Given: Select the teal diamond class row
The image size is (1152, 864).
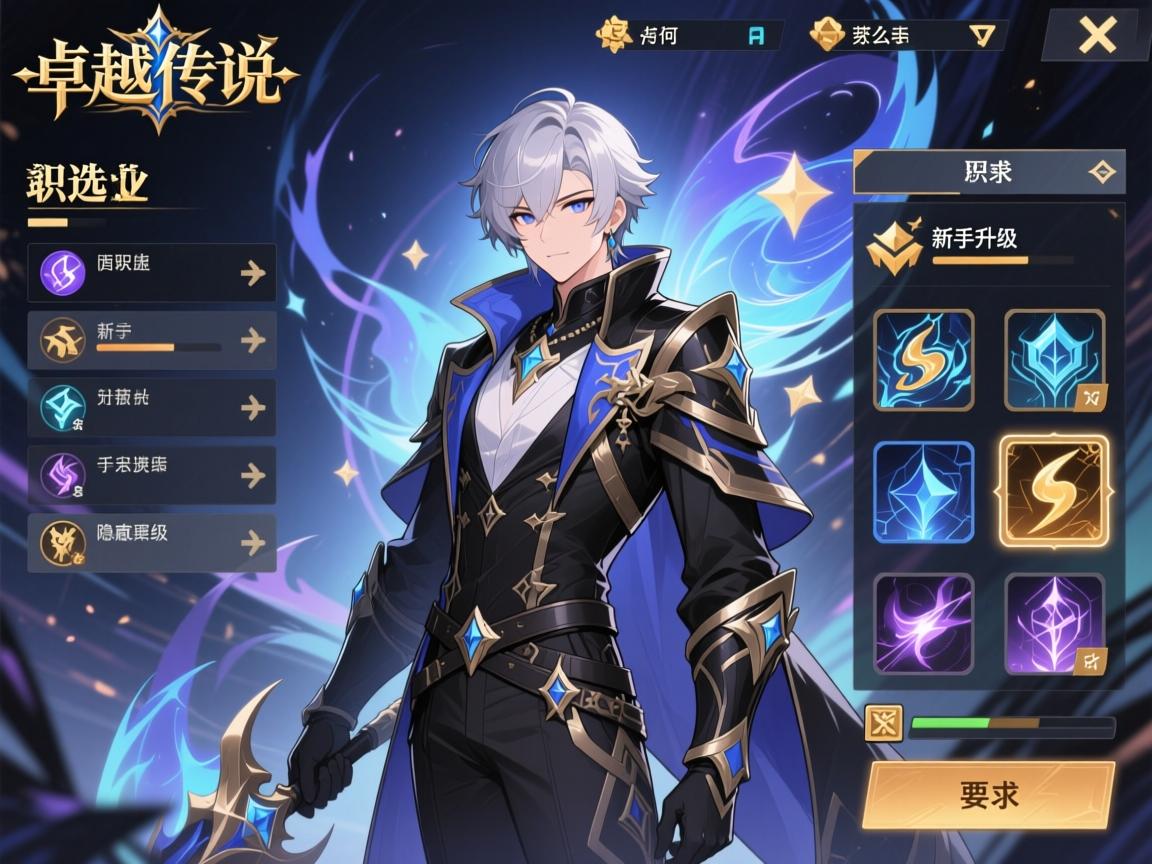Looking at the screenshot, I should (152, 407).
